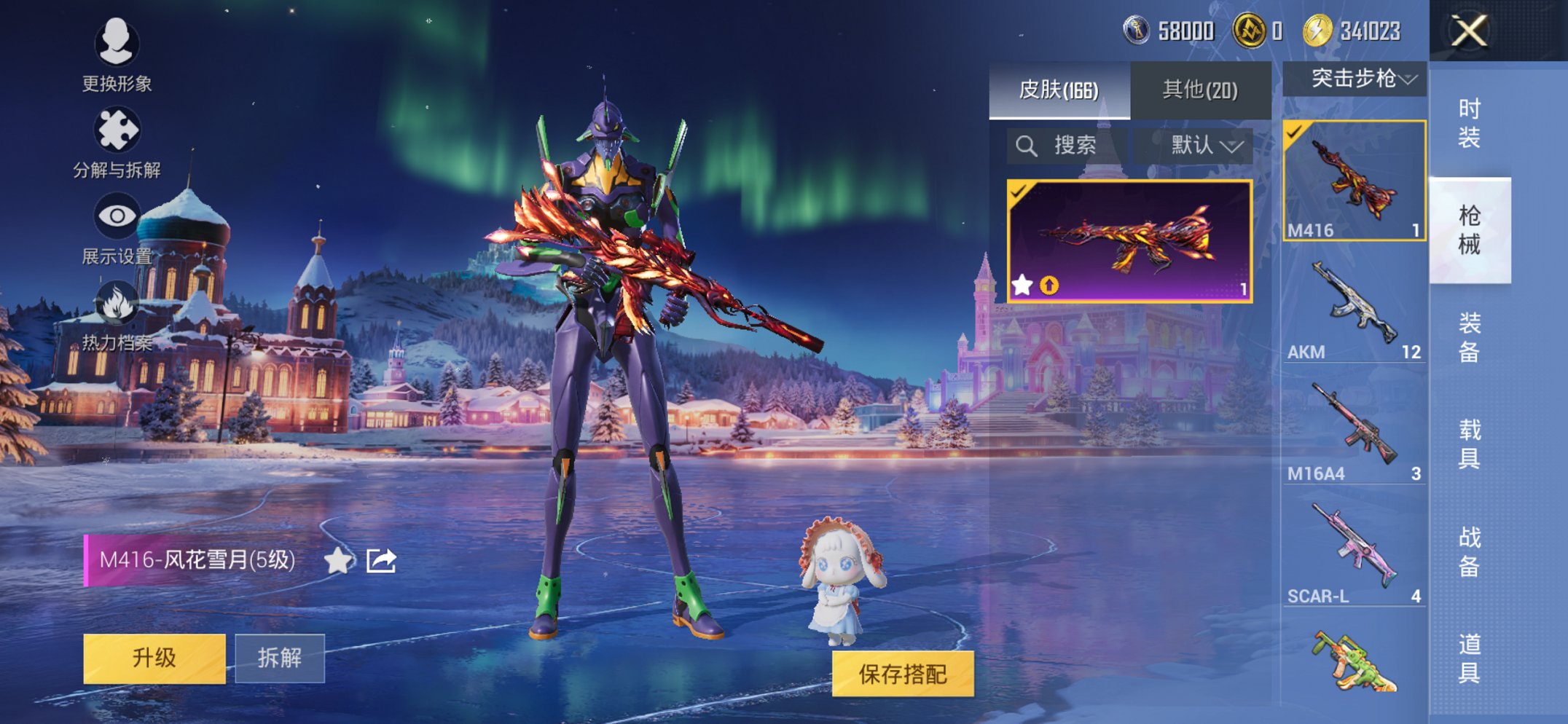
Task: Switch to the 载具 vehicles category
Action: point(1469,444)
